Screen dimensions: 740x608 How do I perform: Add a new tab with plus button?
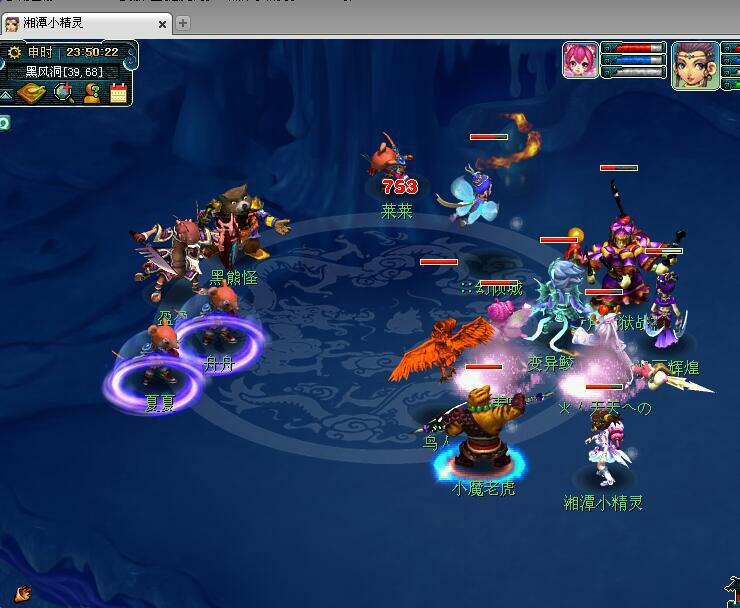[183, 23]
